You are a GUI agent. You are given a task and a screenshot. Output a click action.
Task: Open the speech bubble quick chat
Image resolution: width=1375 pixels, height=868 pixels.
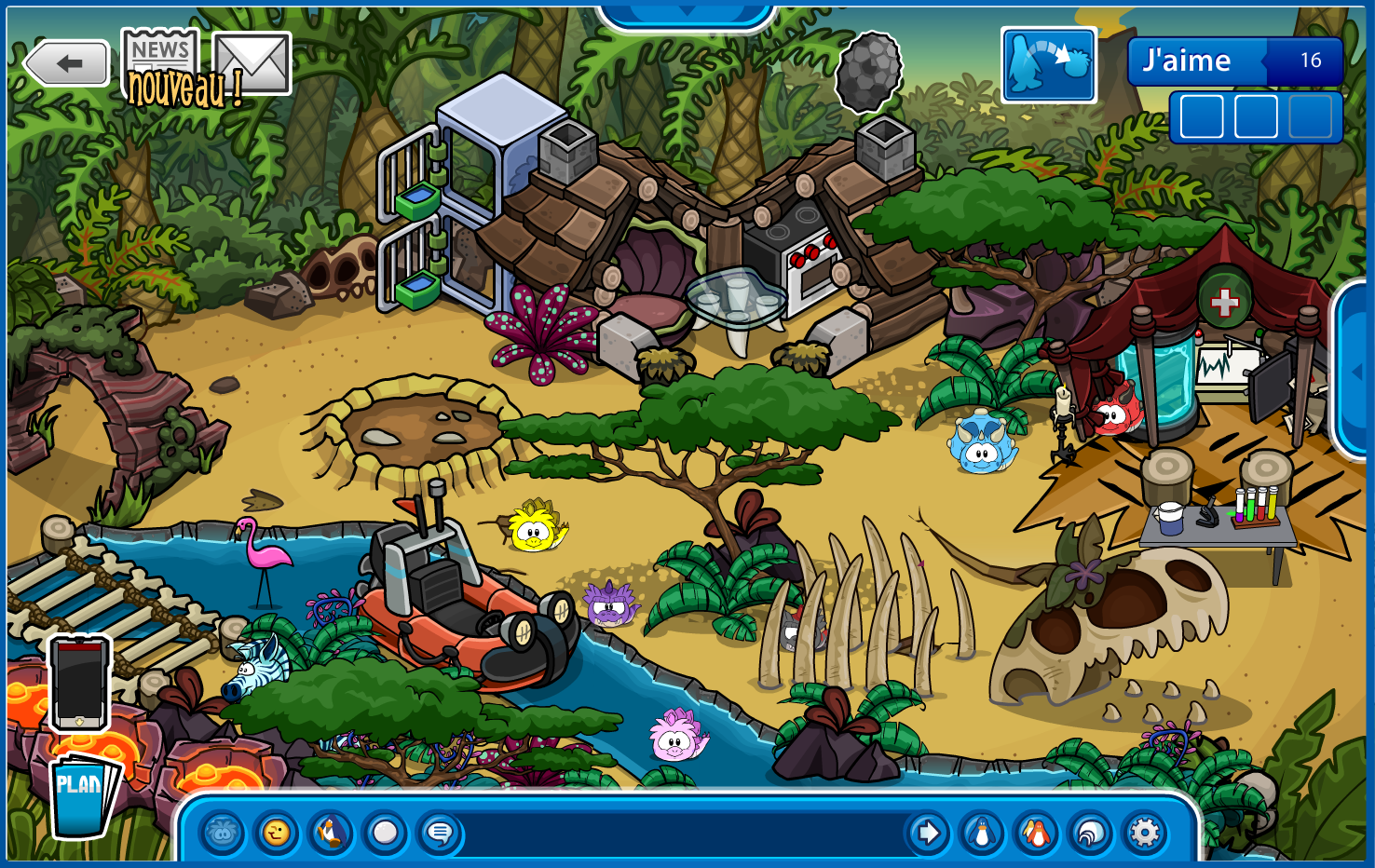440,833
